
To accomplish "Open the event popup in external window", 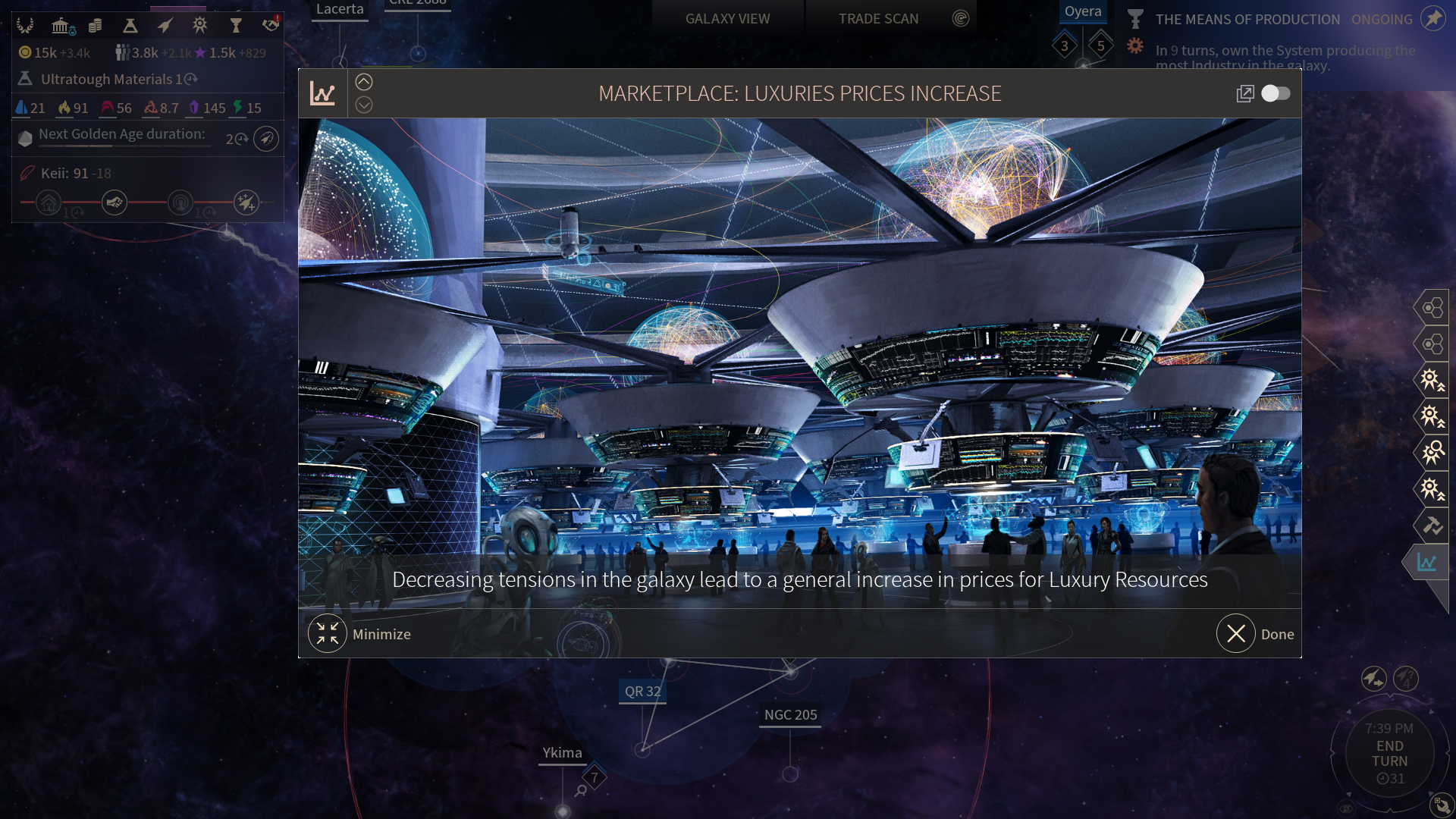I will click(x=1244, y=93).
